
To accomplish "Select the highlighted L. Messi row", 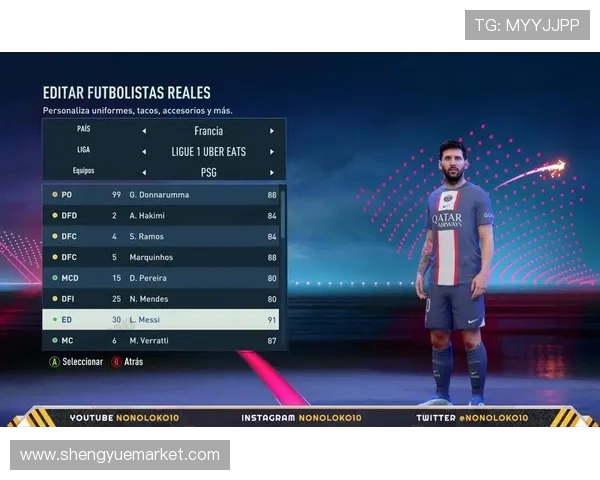I will [x=160, y=320].
